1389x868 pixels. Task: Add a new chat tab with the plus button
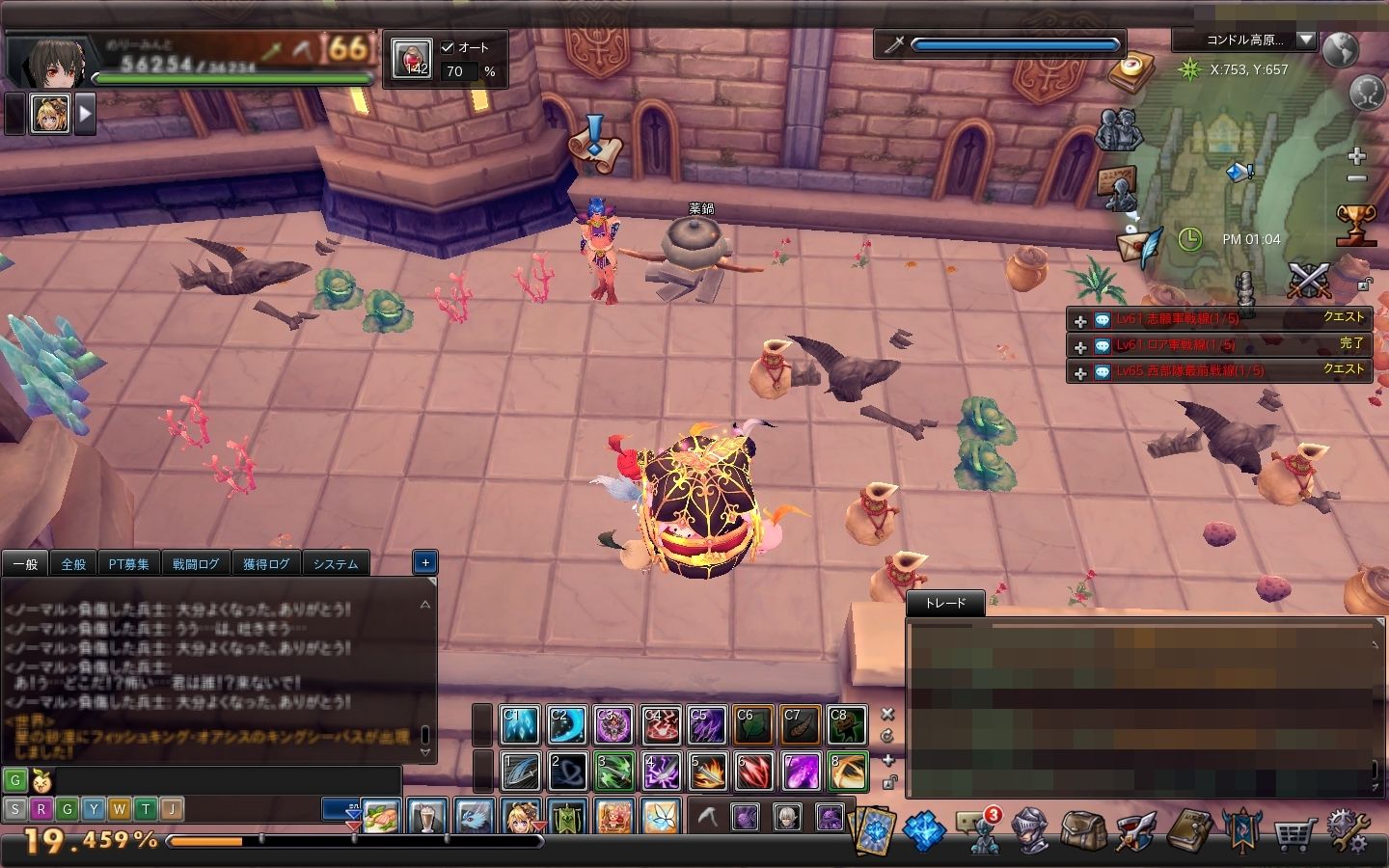(425, 562)
